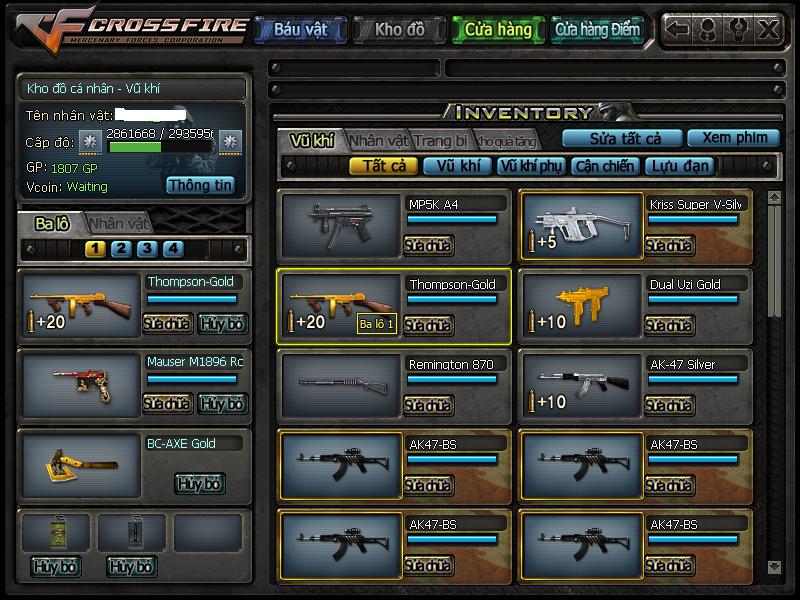Show Tất cả items filter

click(383, 166)
